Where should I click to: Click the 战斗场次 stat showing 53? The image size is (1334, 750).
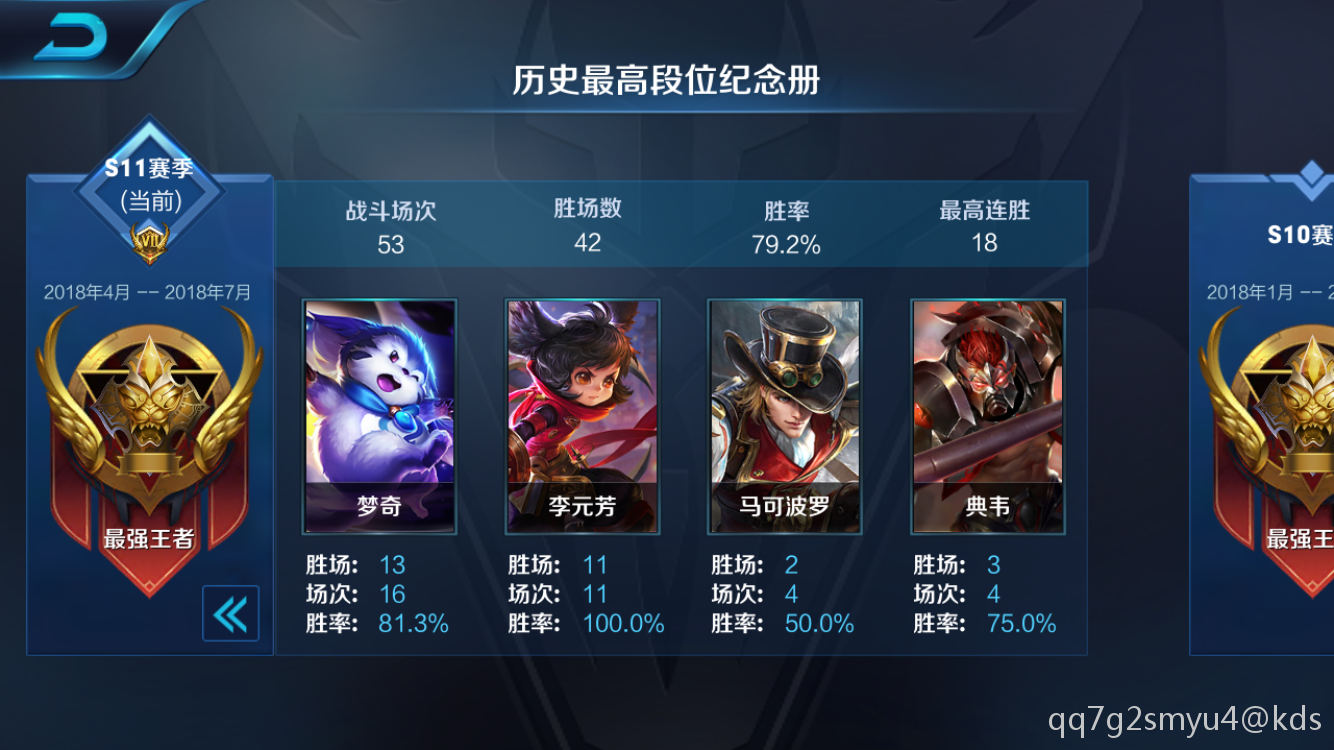[x=390, y=225]
